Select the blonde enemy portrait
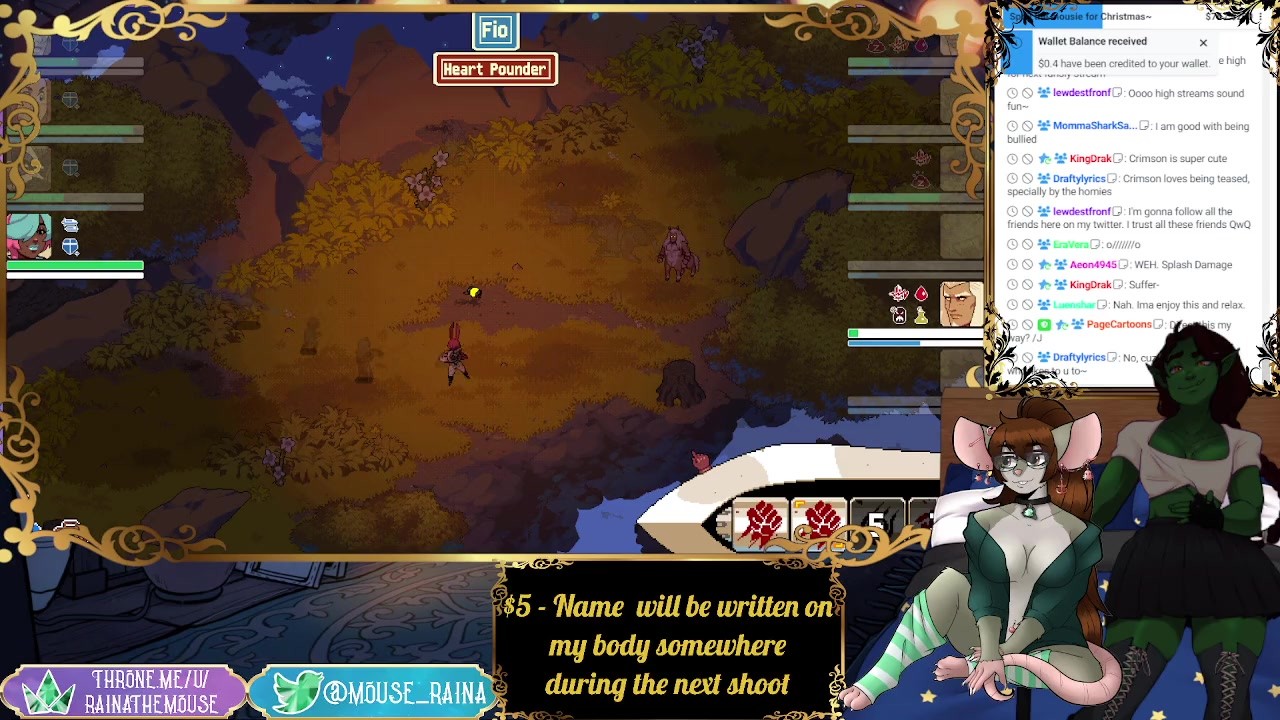This screenshot has width=1280, height=720. pos(961,304)
